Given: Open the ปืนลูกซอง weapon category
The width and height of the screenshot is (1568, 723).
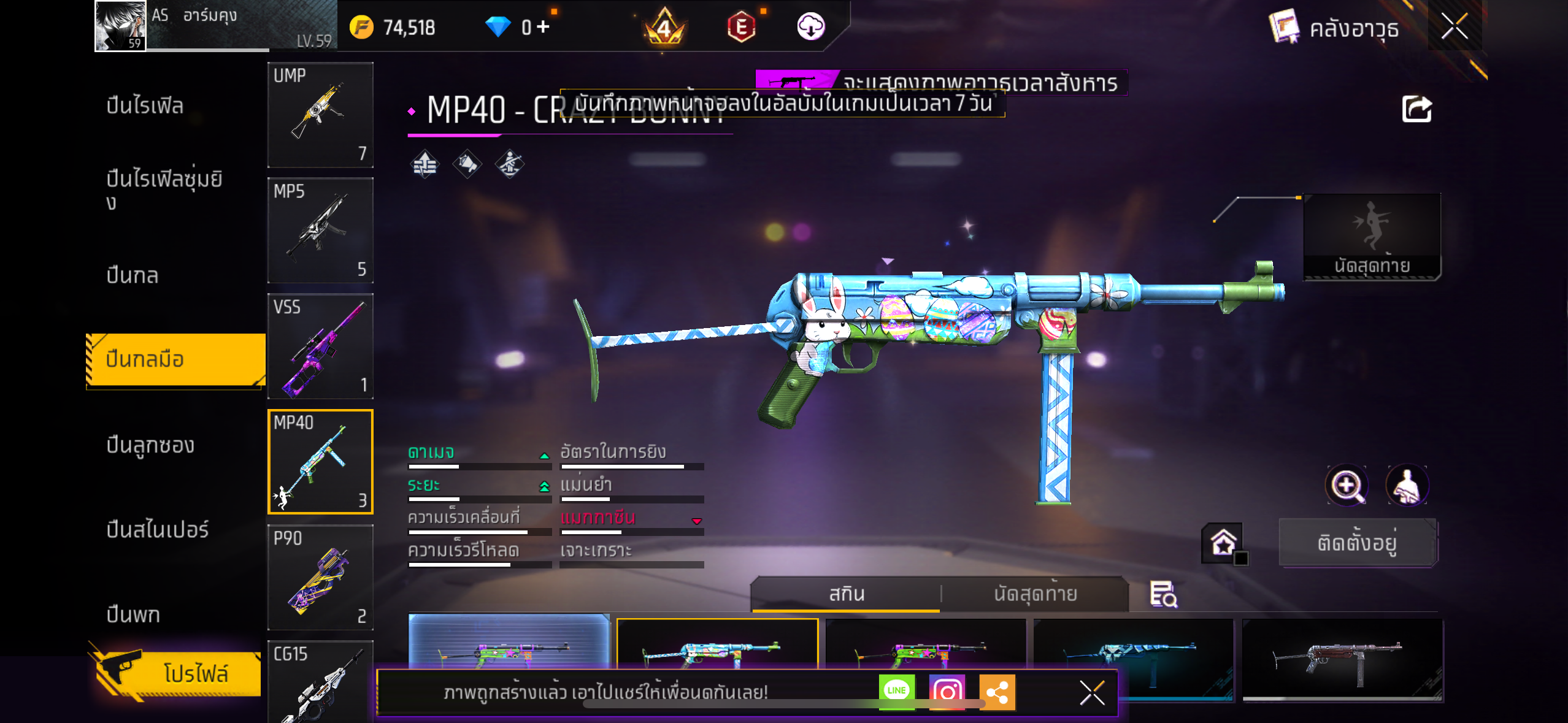Looking at the screenshot, I should [150, 445].
